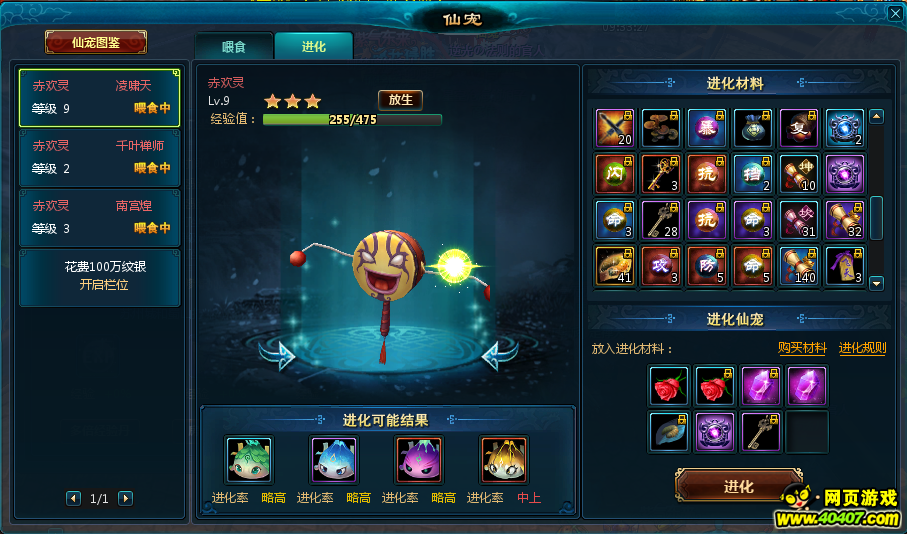The width and height of the screenshot is (907, 534).
Task: Read the 进化规则 evolution rules
Action: pyautogui.click(x=862, y=348)
